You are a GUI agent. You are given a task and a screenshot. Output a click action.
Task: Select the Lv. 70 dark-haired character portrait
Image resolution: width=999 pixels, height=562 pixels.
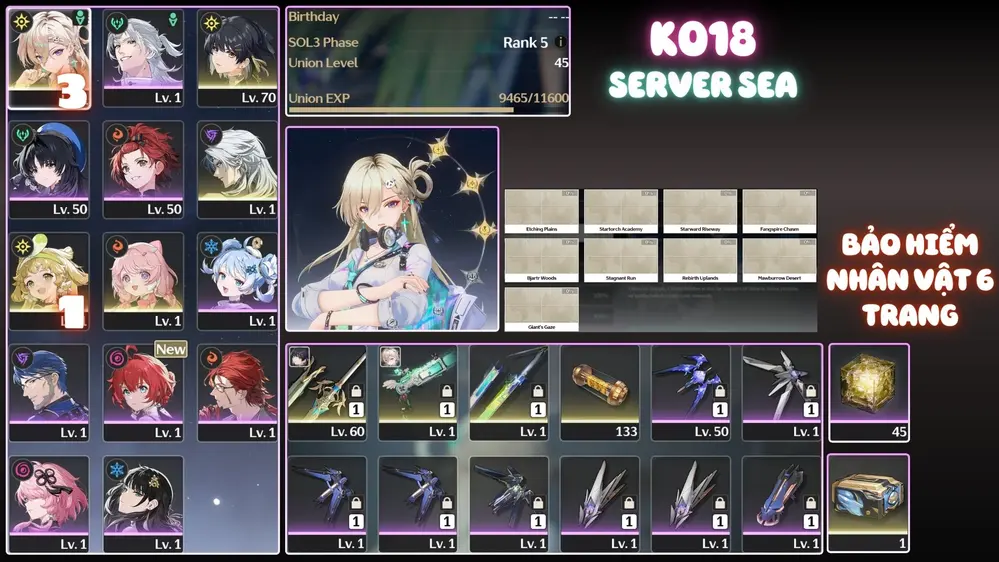pyautogui.click(x=237, y=57)
